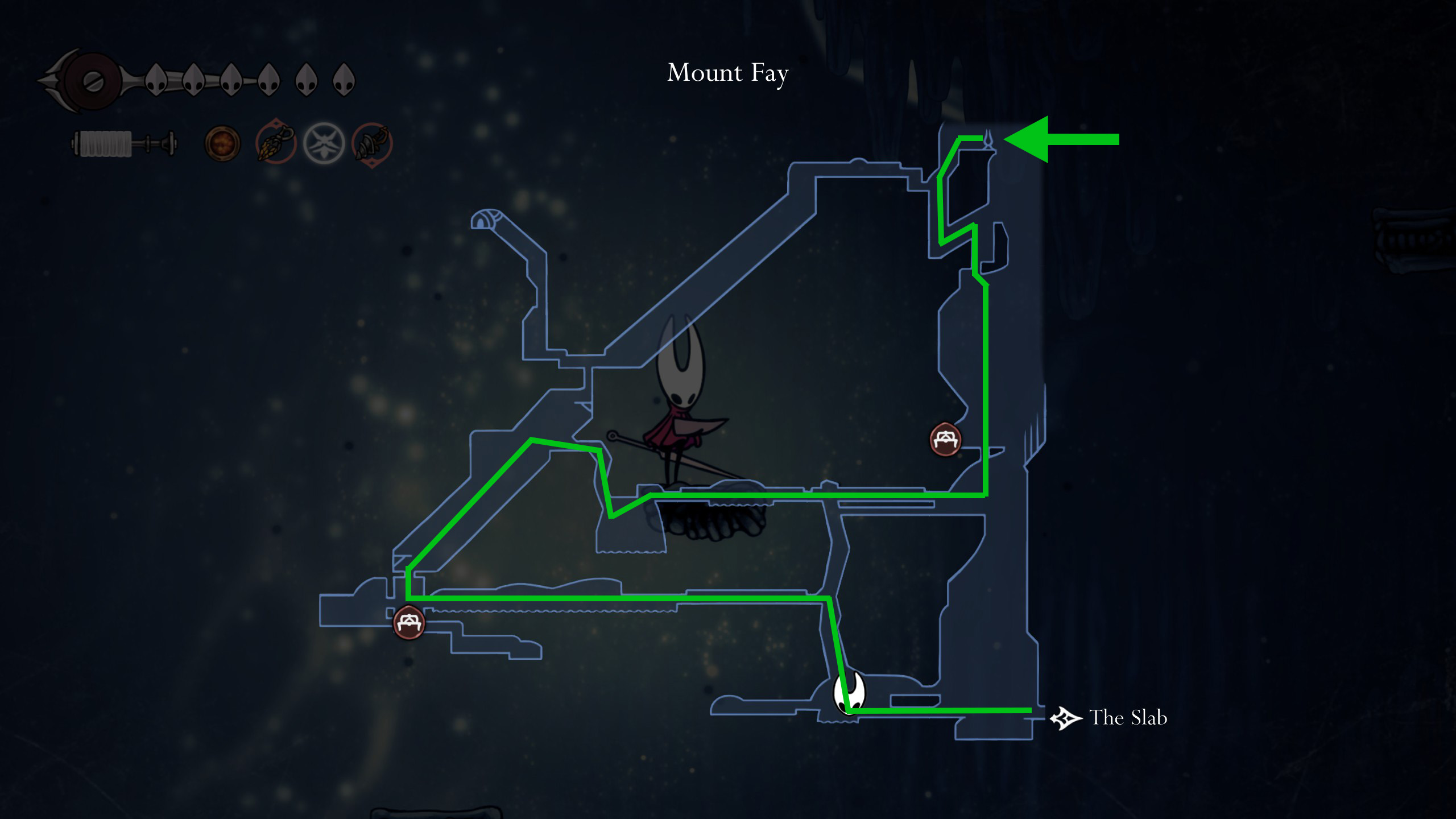Select the bench marker in the tall vertical shaft
Viewport: 1456px width, 819px height.
945,440
